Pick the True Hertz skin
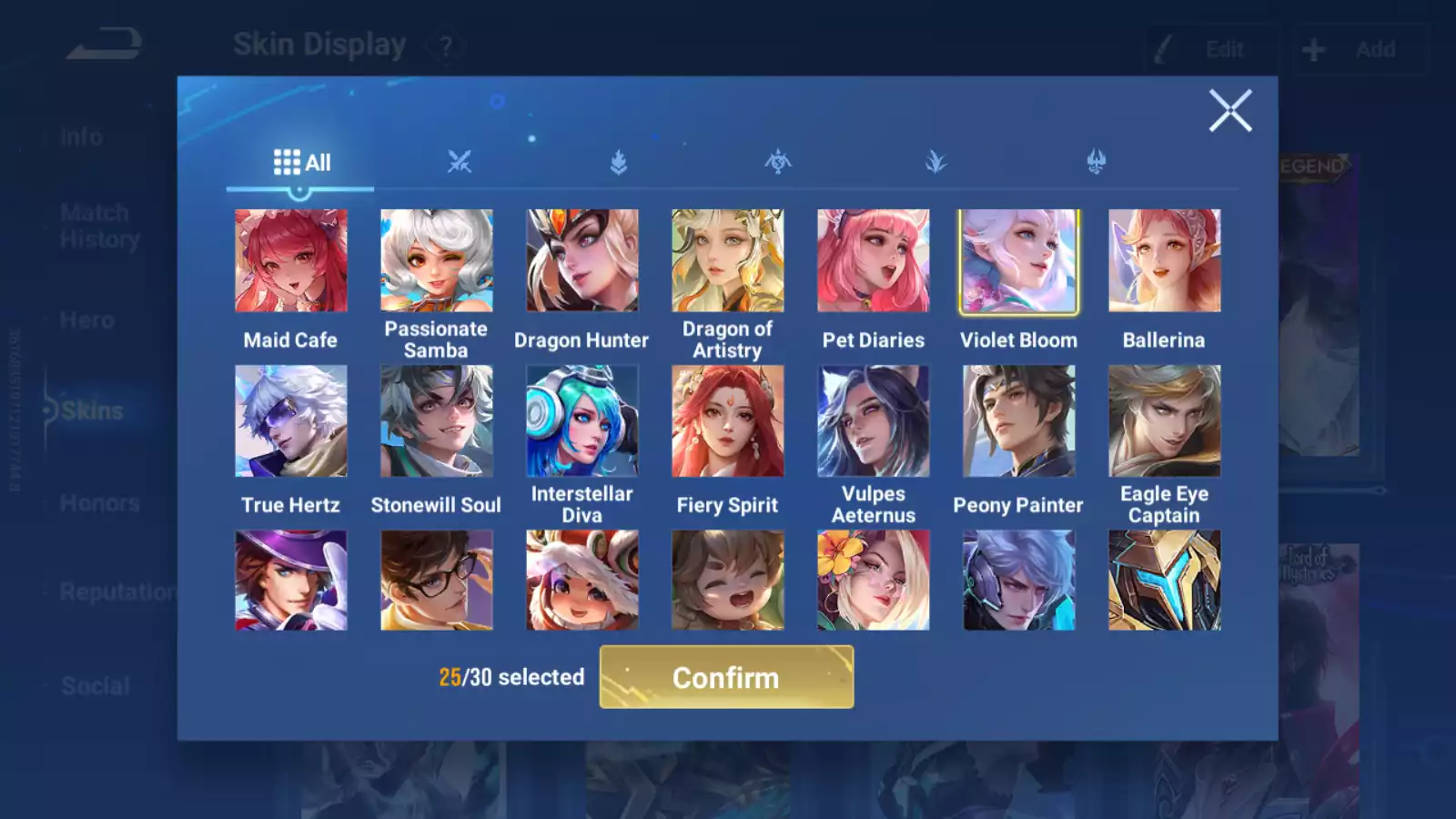Screen dimensions: 1456x819 click(x=290, y=421)
